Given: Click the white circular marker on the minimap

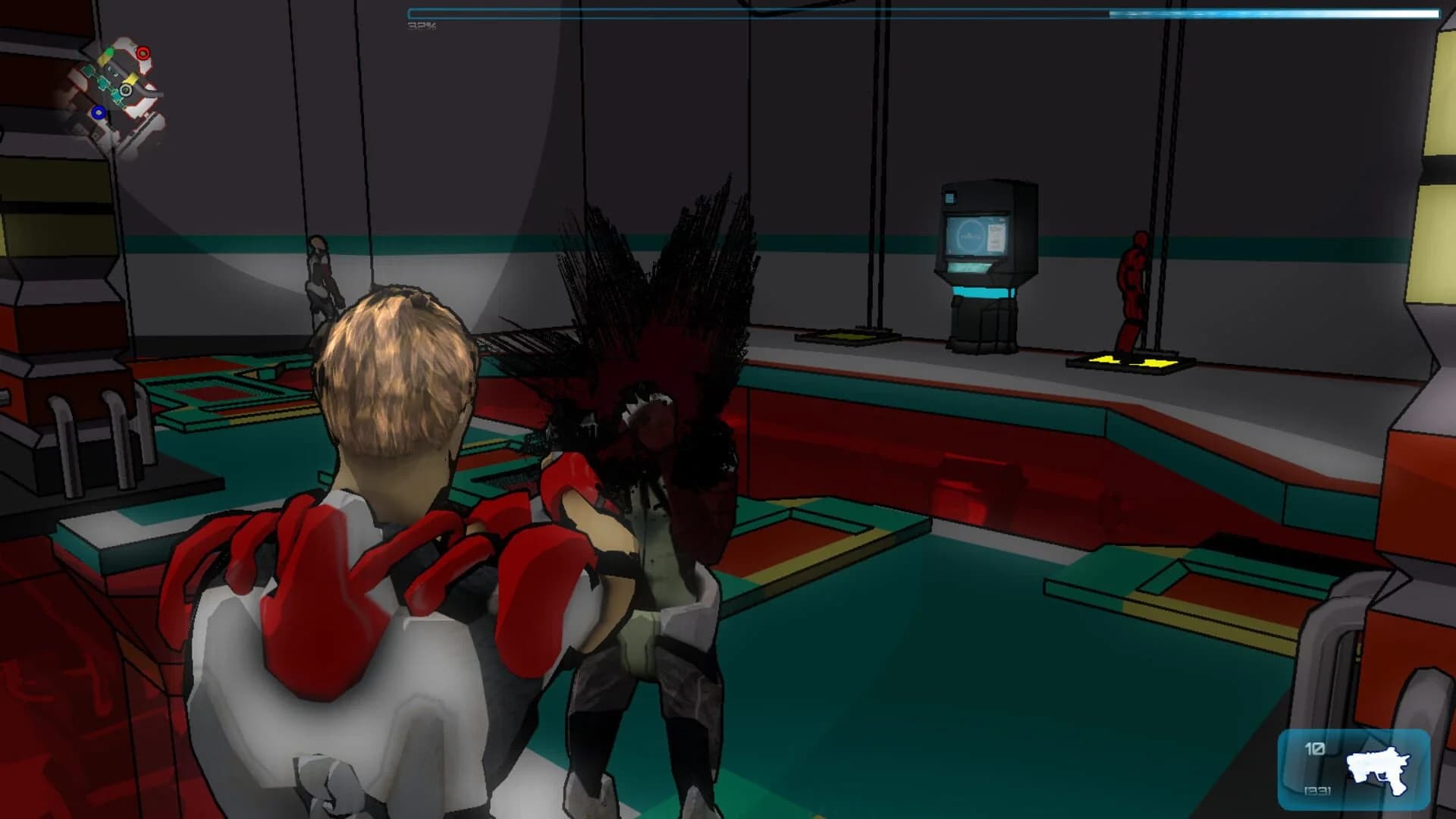Looking at the screenshot, I should (x=126, y=89).
